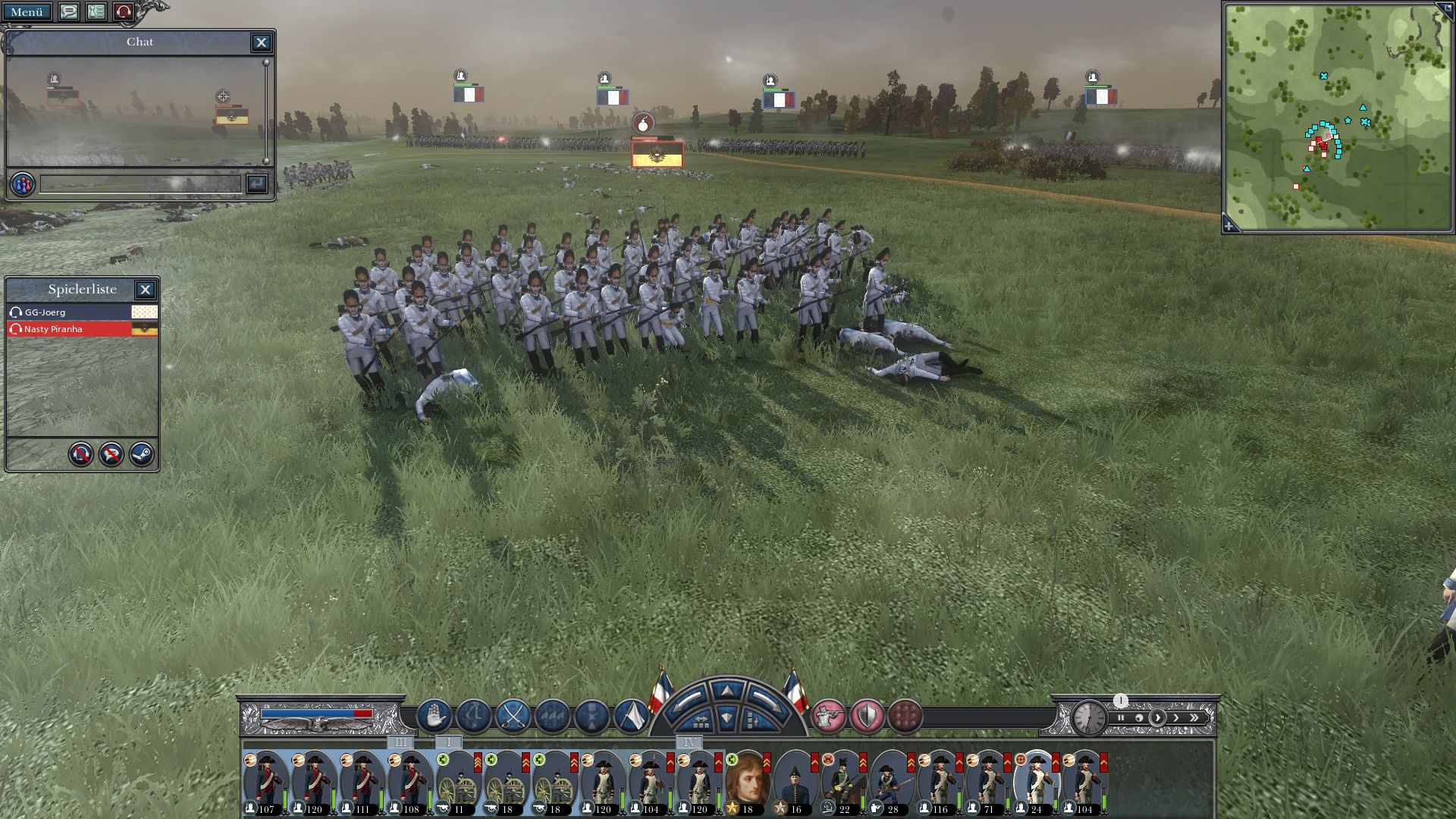Open the Steam profile button
This screenshot has width=1456, height=819.
[x=142, y=454]
